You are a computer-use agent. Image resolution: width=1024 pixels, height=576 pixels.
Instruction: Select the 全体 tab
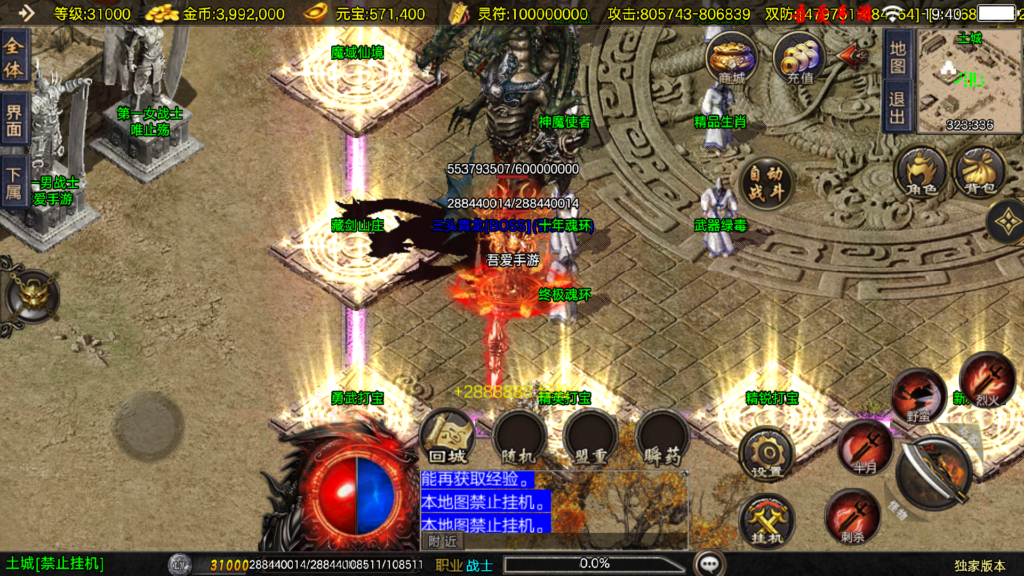pos(14,57)
